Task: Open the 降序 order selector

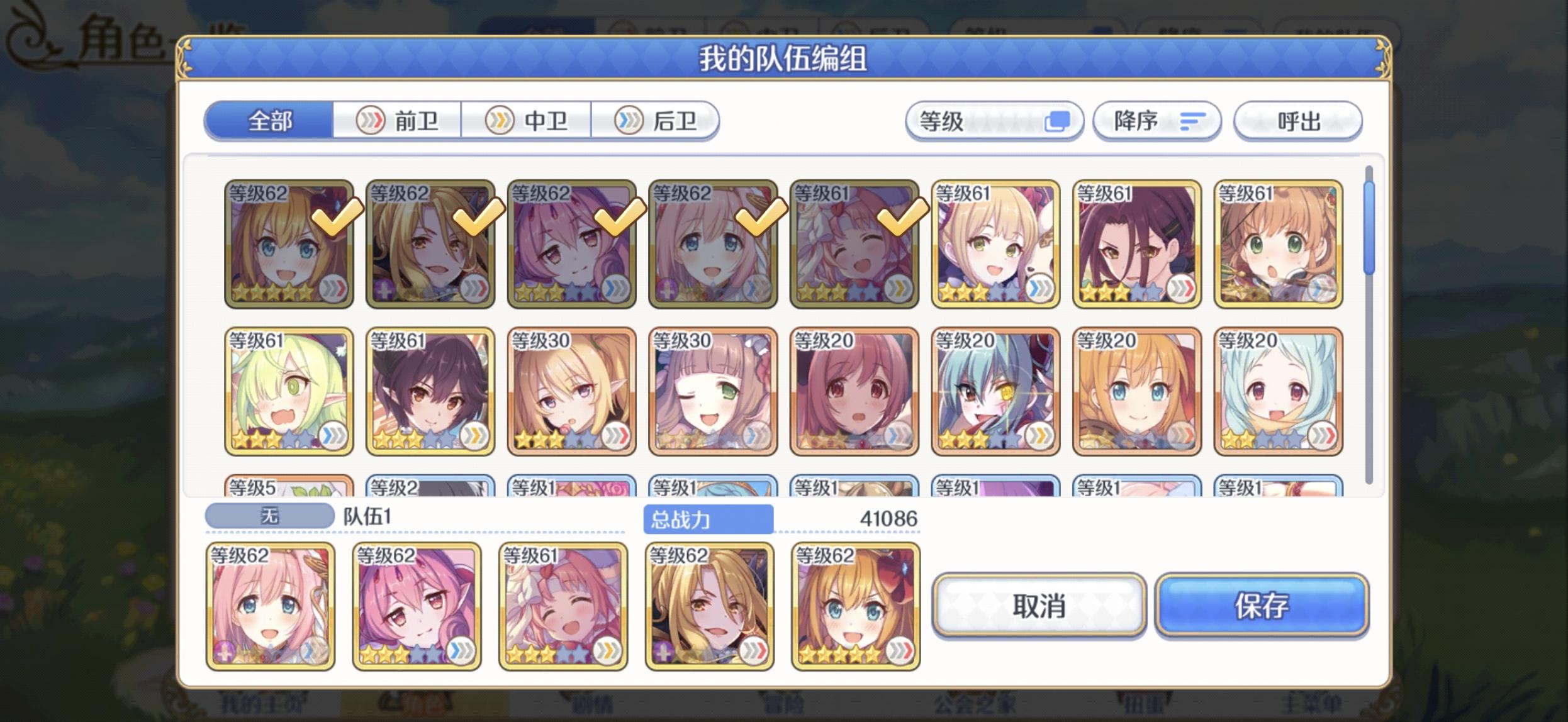Action: pyautogui.click(x=1158, y=121)
